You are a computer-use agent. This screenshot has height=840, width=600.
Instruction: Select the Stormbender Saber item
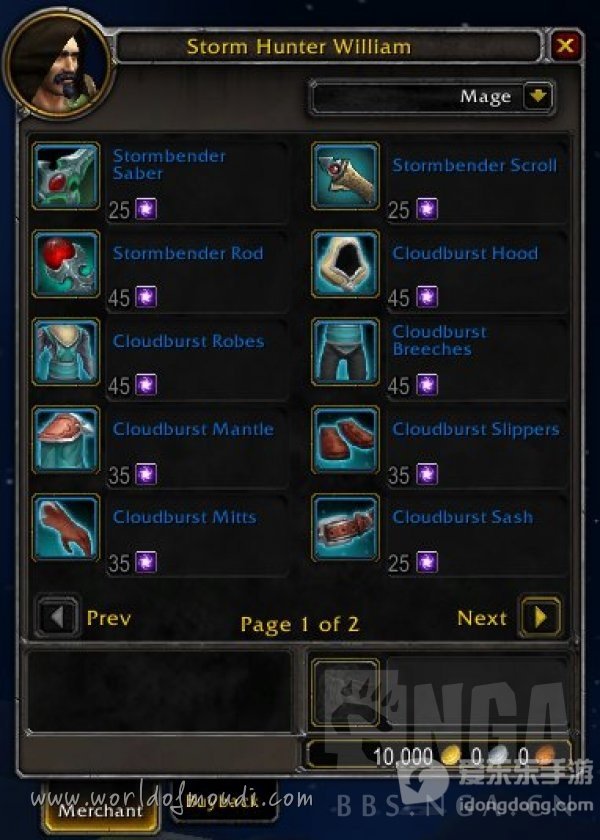point(66,176)
